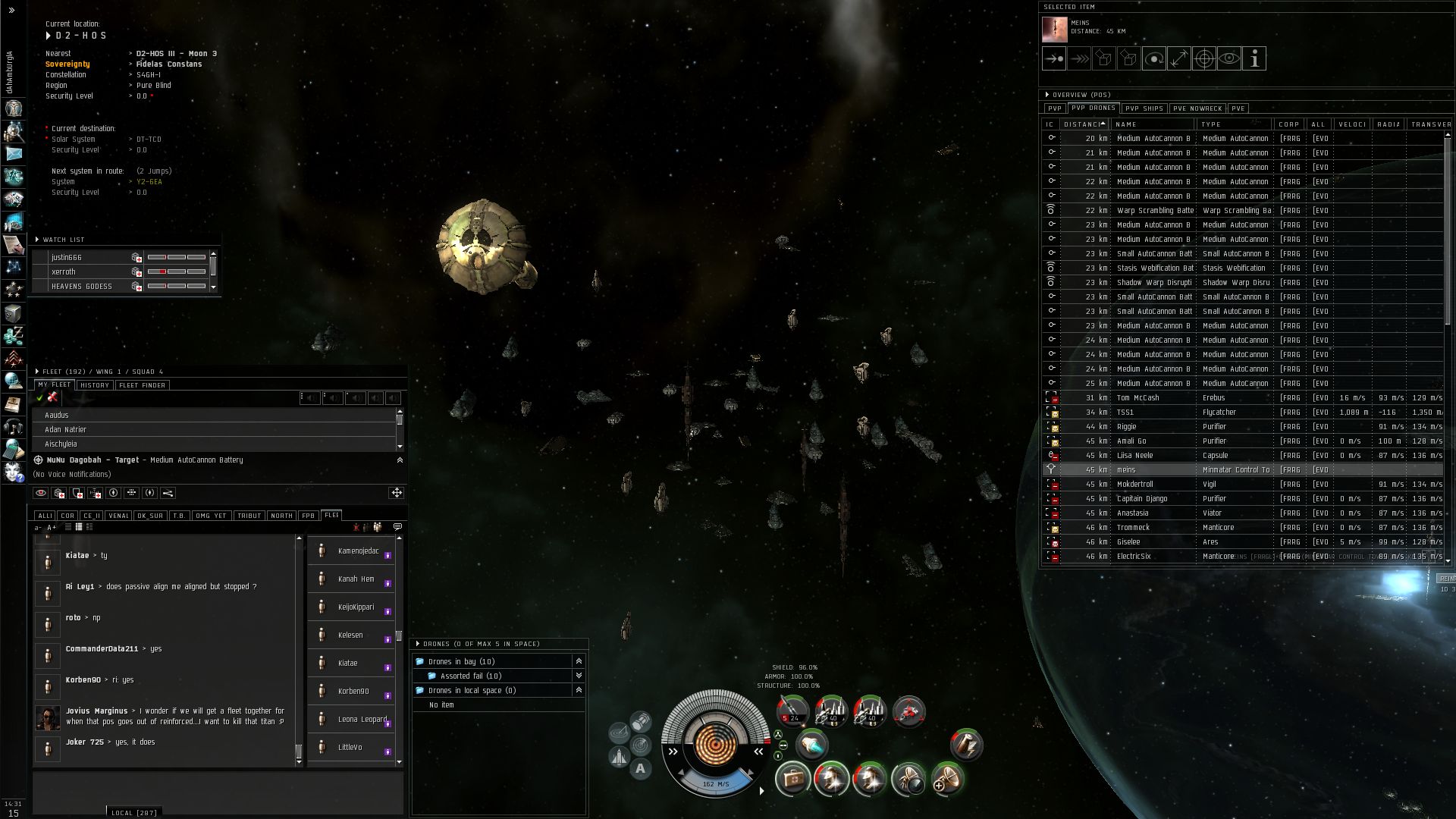Select Tom McCash's Erebus in the overview
Image resolution: width=1456 pixels, height=819 pixels.
(1137, 398)
